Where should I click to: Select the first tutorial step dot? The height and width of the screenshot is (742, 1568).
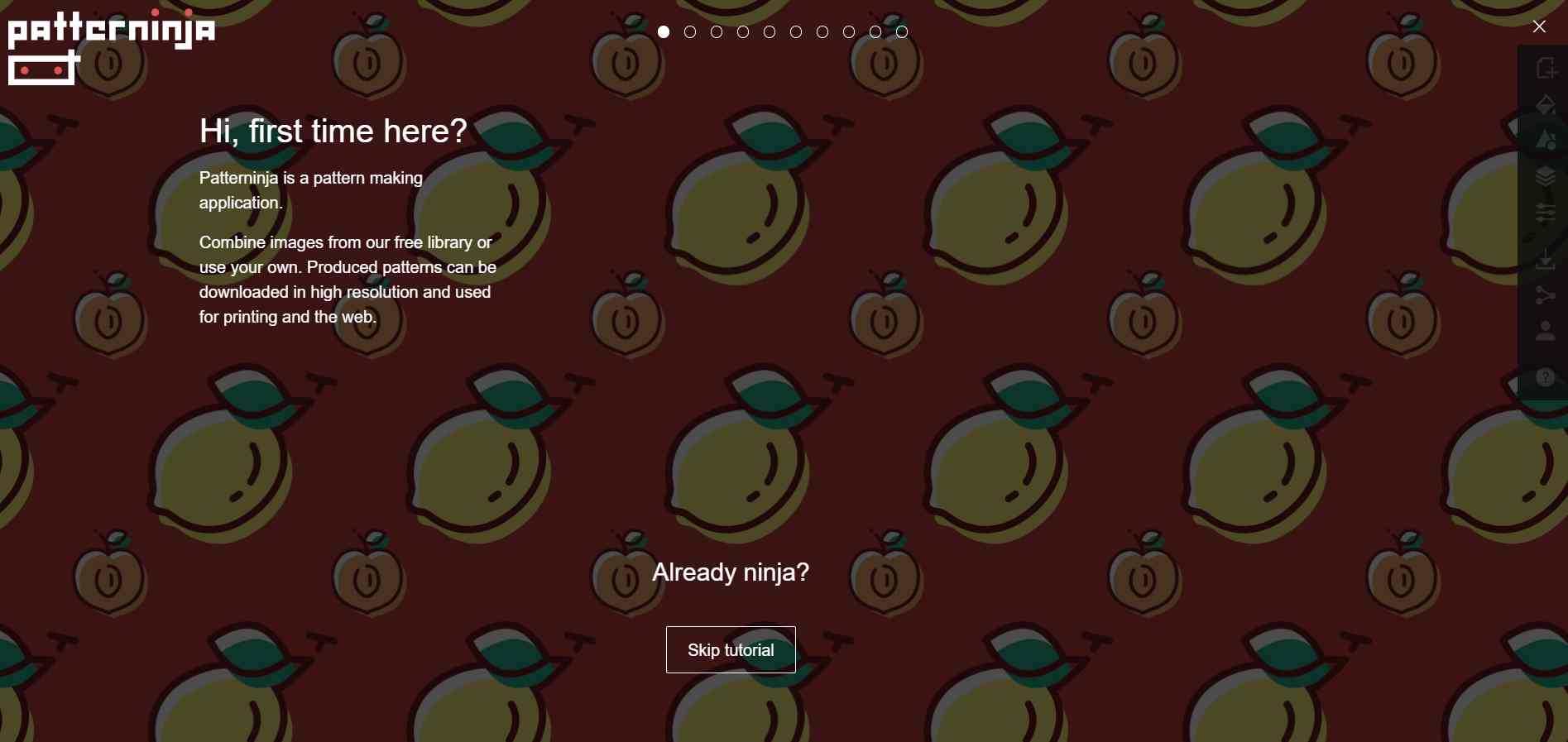pyautogui.click(x=664, y=32)
